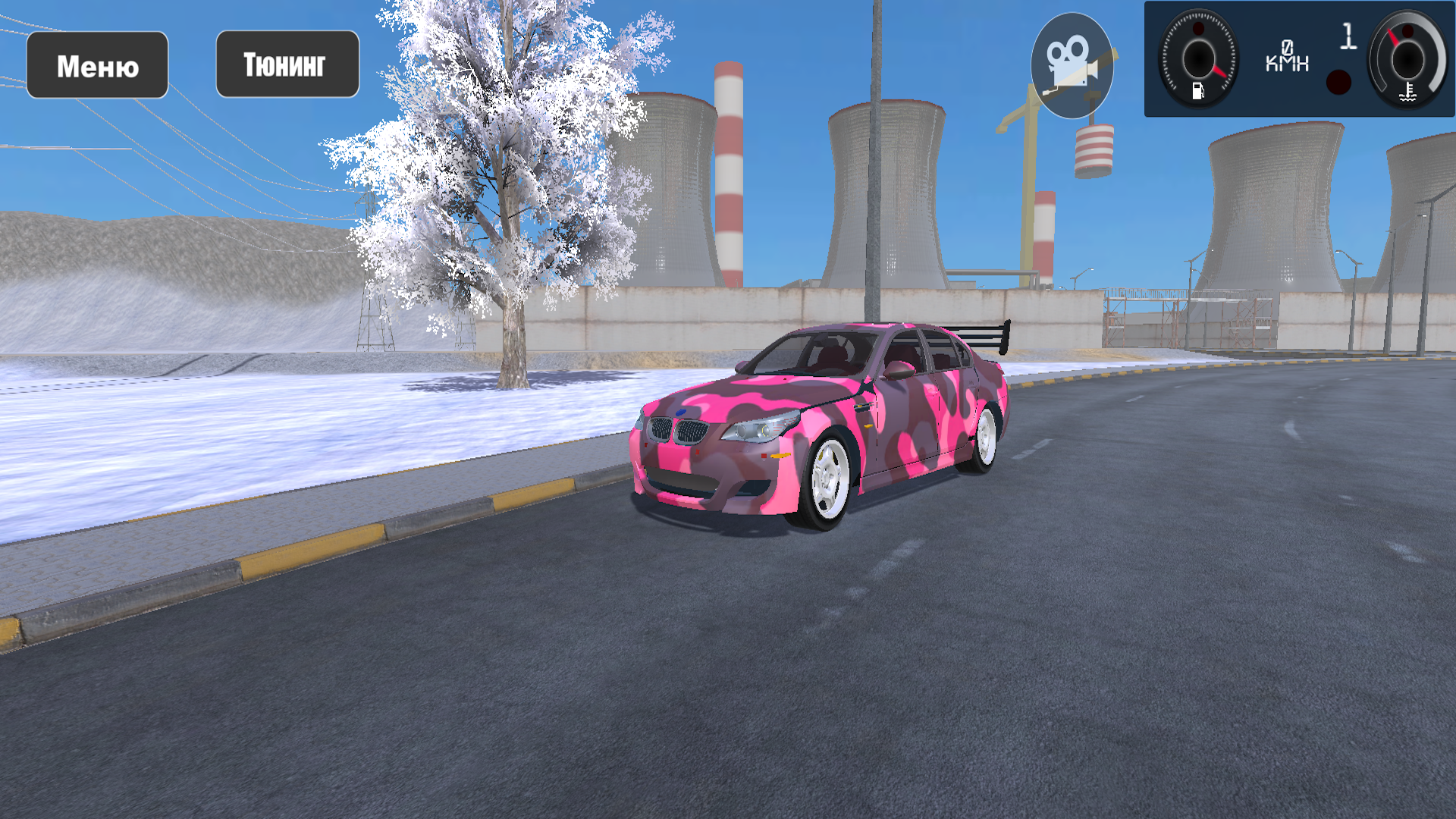Click the dashboard panel in the top right corner
The image size is (1456, 819).
pos(1298,59)
